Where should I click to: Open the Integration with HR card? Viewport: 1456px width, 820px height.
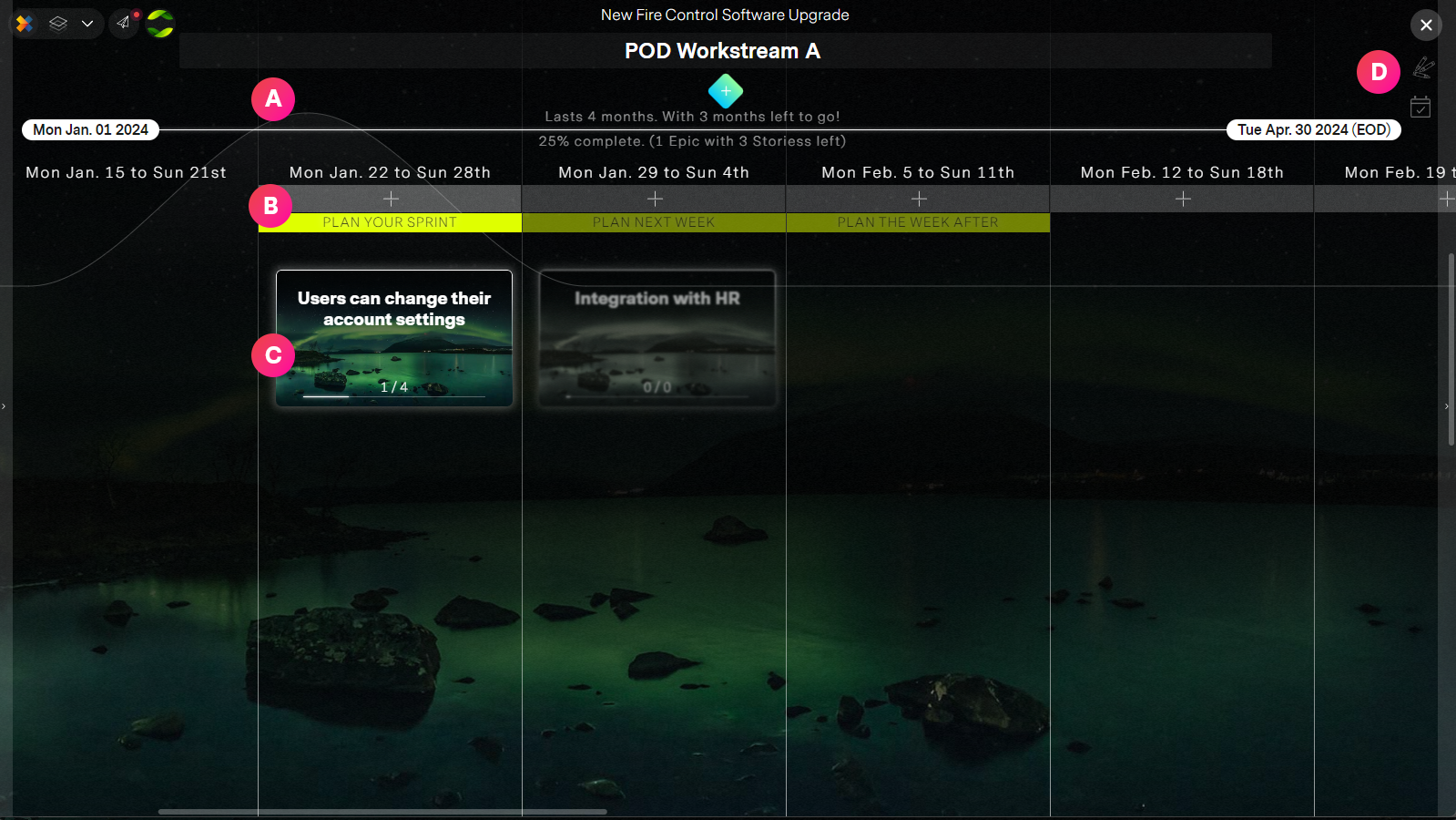(x=655, y=338)
